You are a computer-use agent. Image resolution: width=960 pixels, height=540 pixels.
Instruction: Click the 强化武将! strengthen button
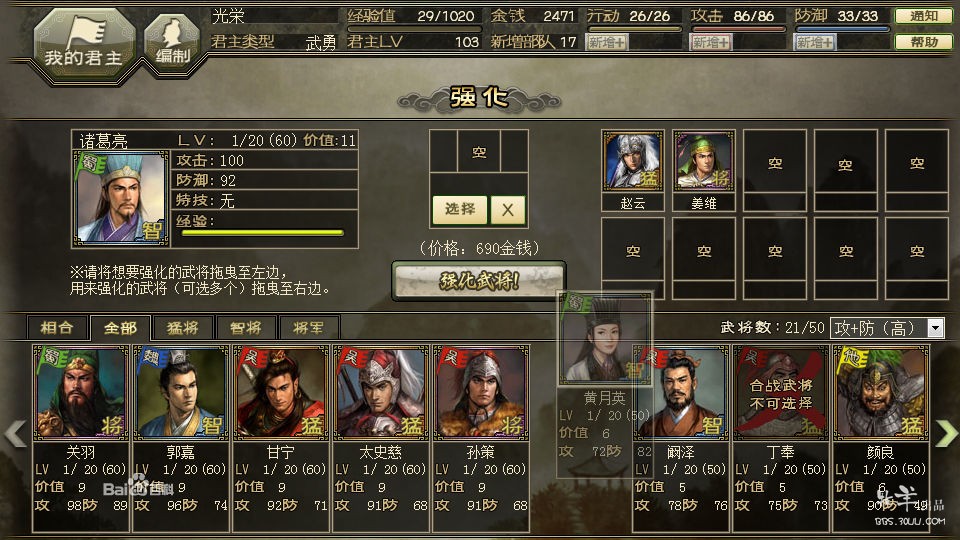click(x=478, y=281)
